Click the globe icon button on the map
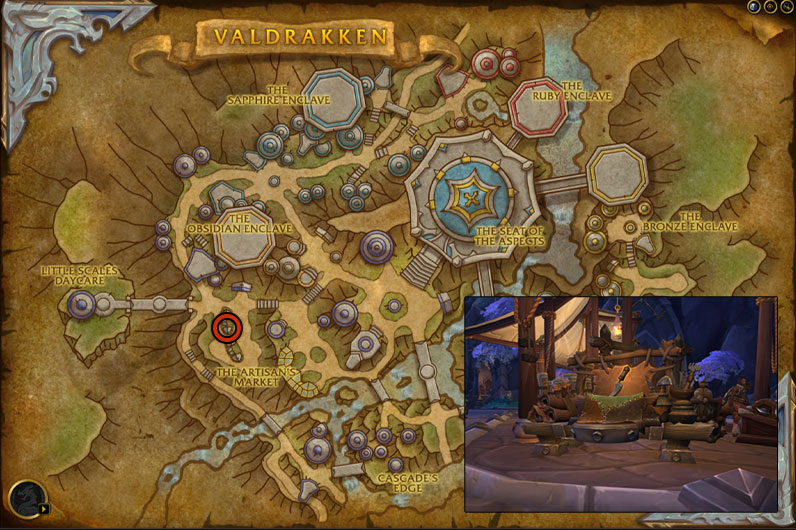Screen dimensions: 796x530 coord(755,6)
